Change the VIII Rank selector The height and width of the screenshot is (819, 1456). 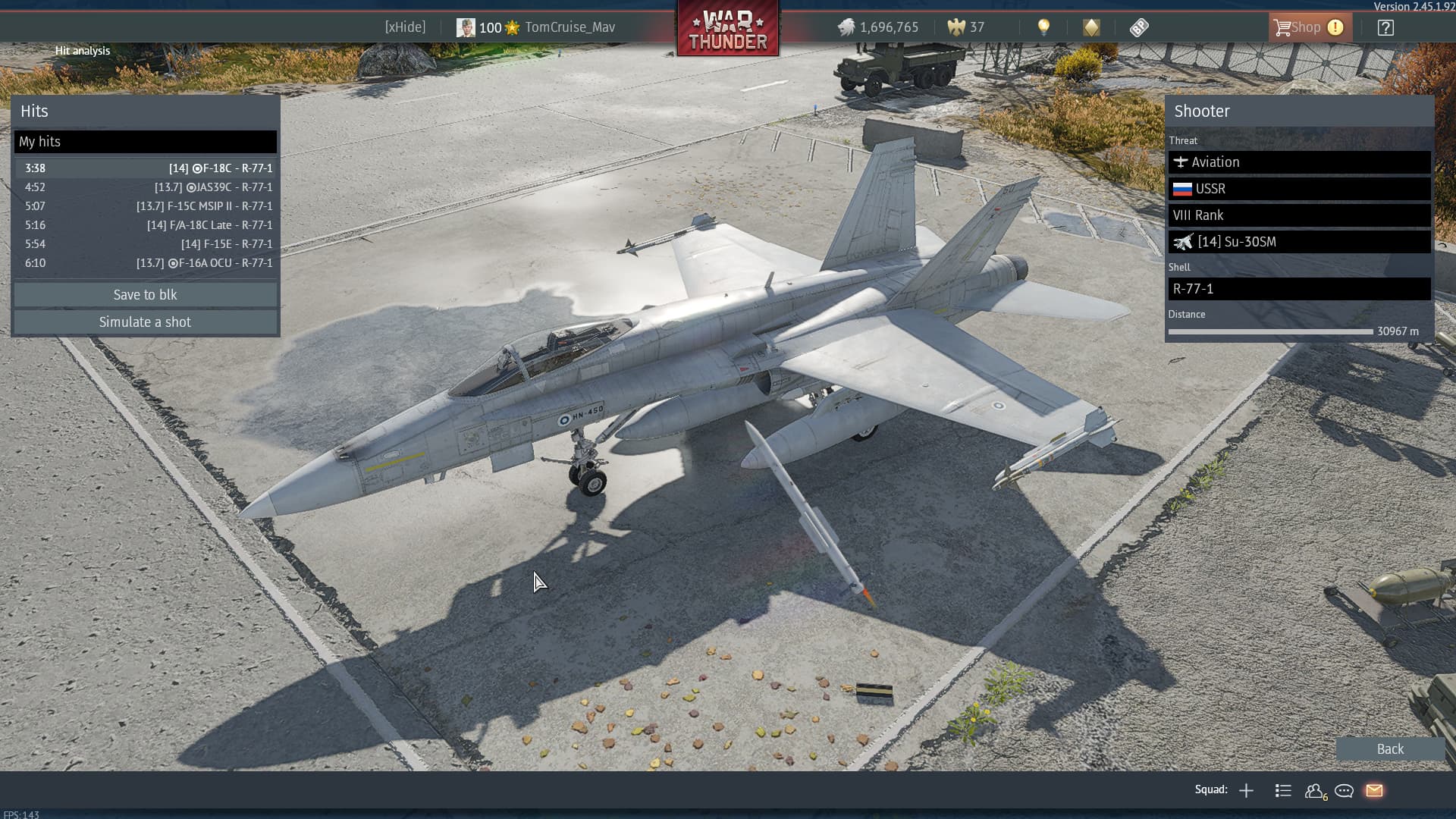(1299, 215)
